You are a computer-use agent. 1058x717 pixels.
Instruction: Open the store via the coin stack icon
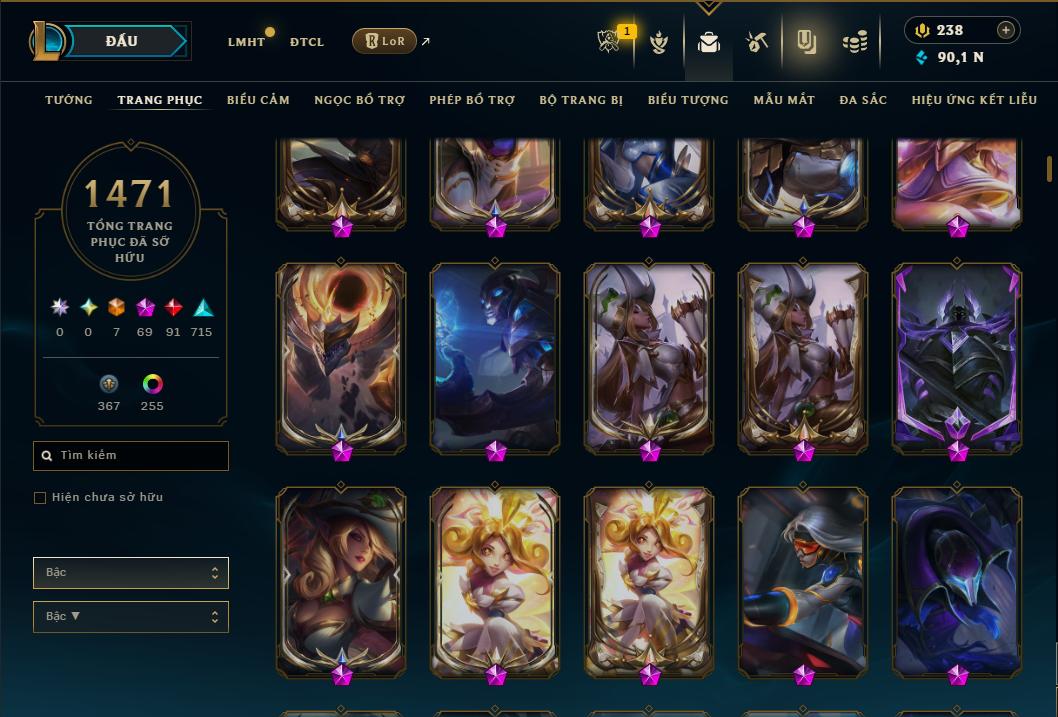click(x=854, y=42)
